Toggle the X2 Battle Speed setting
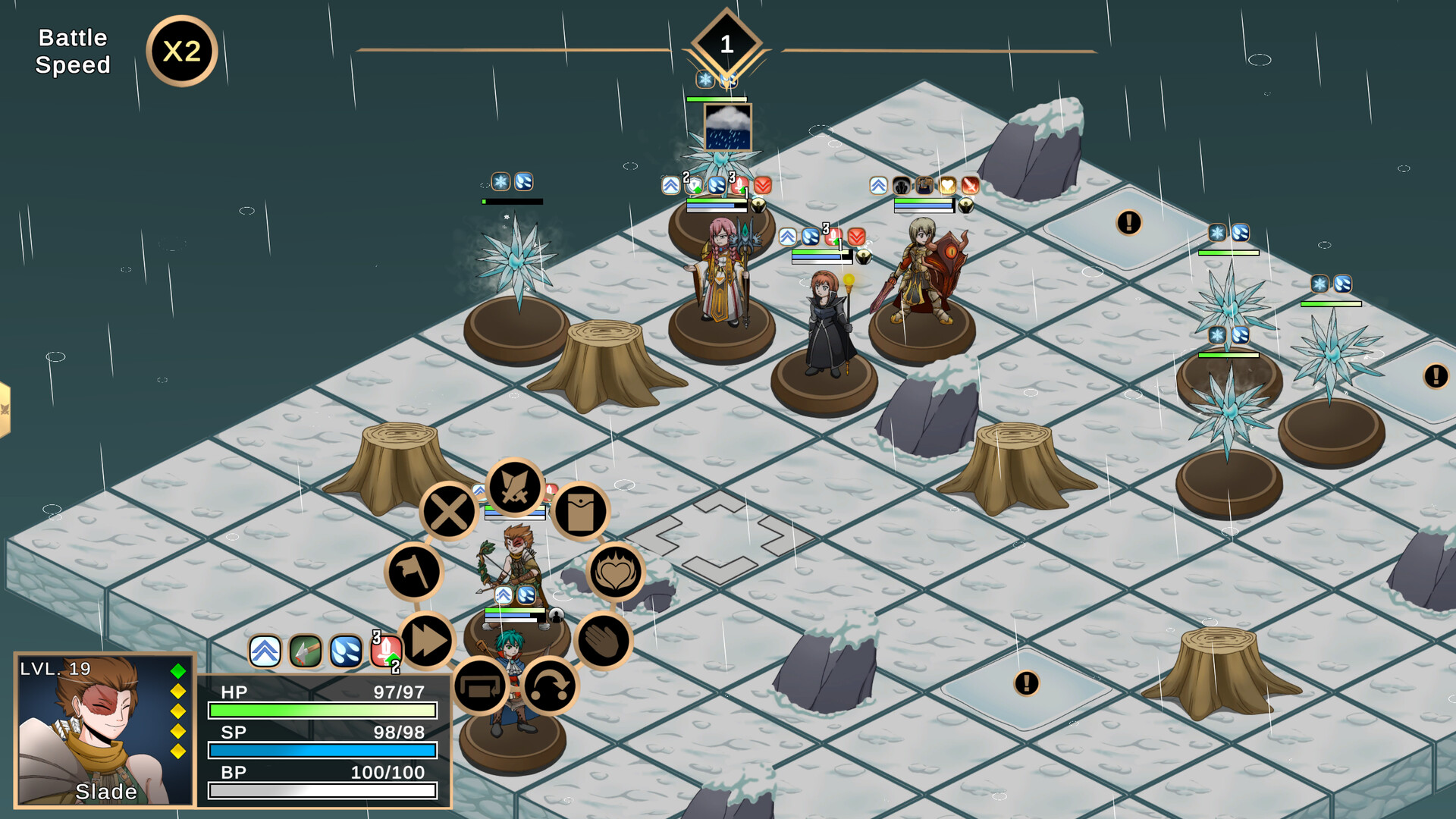The height and width of the screenshot is (819, 1456). point(182,50)
